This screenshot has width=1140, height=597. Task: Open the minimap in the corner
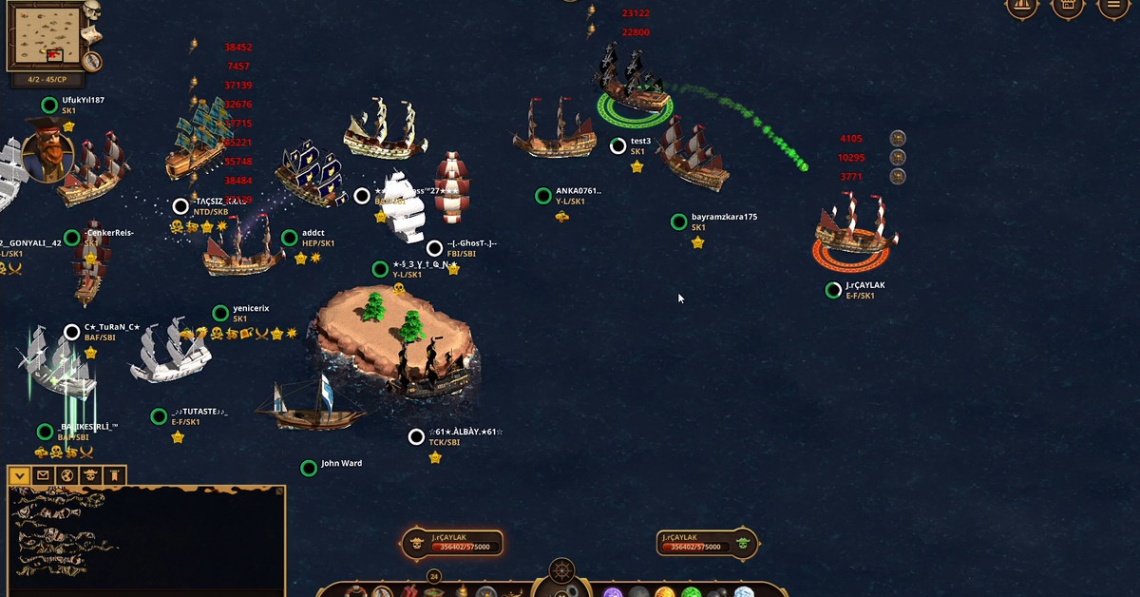[46, 37]
